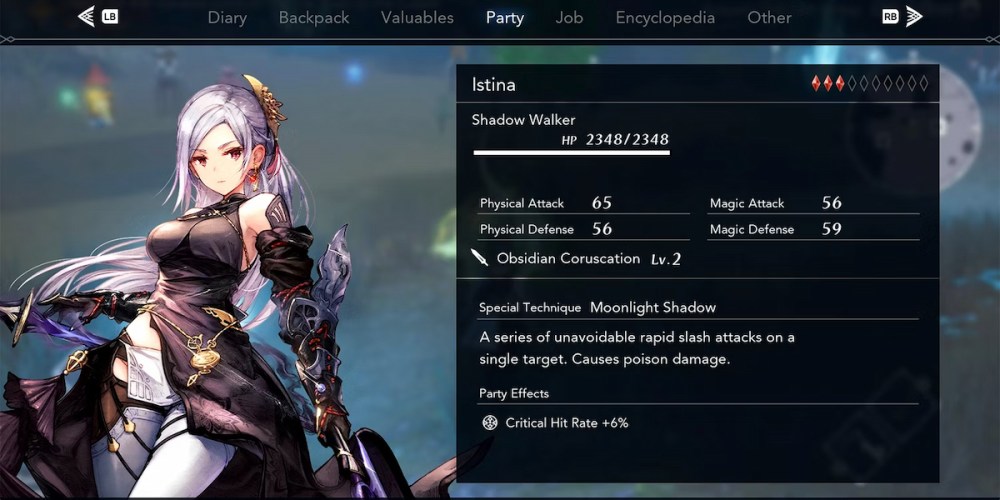
Task: Click the Party tab
Action: point(504,17)
